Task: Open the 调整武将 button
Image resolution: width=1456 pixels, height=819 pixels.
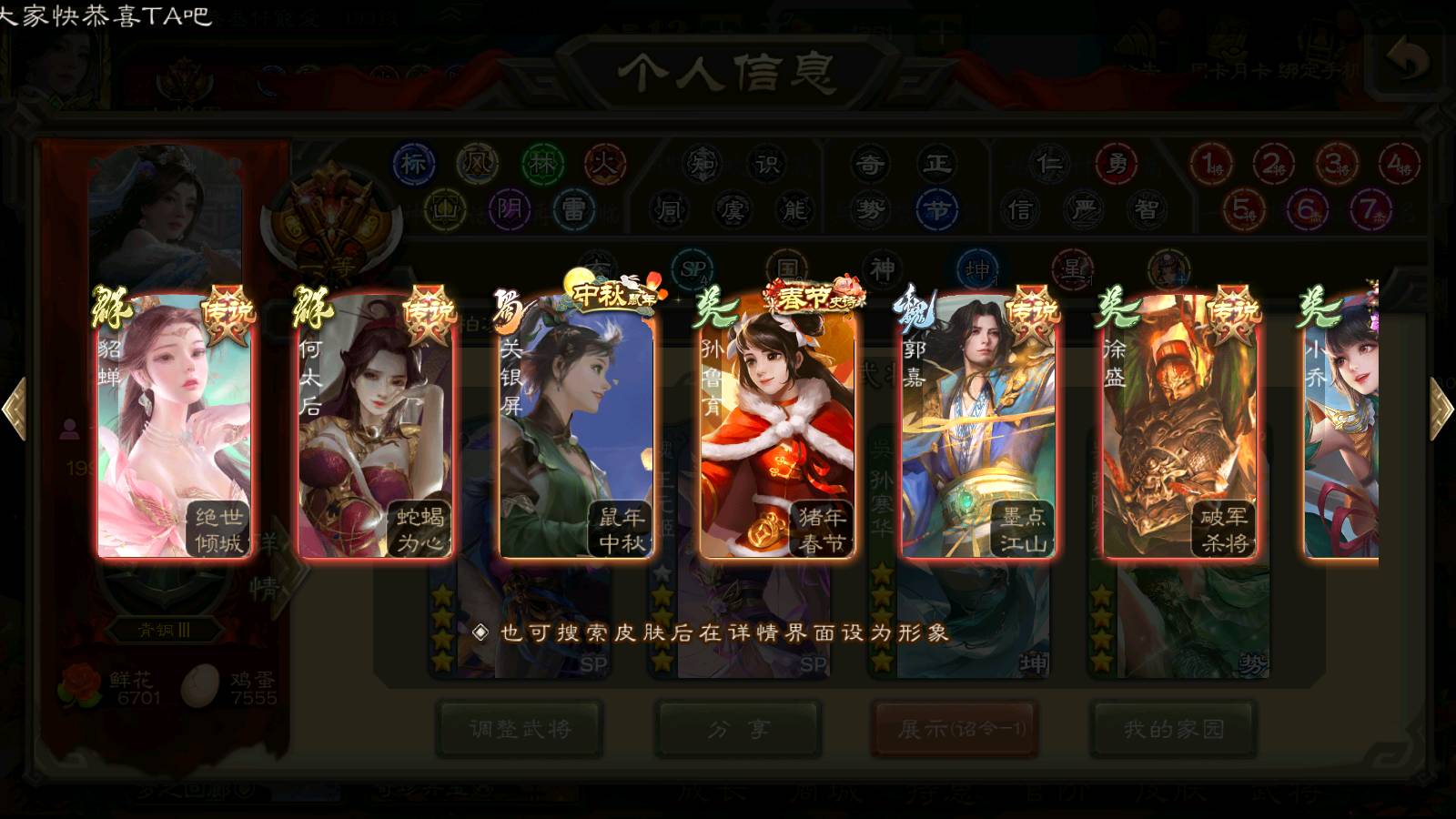Action: point(520,729)
